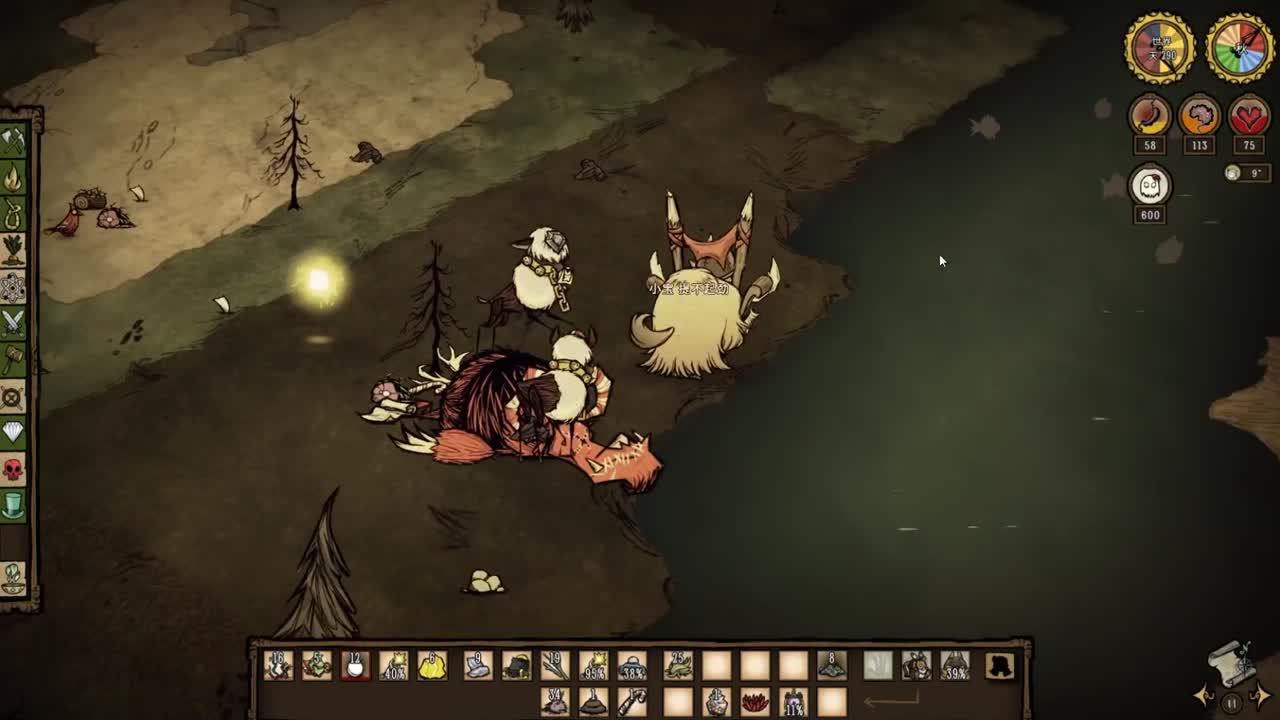Select the miner hat at 38%
Image resolution: width=1280 pixels, height=720 pixels.
[632, 666]
